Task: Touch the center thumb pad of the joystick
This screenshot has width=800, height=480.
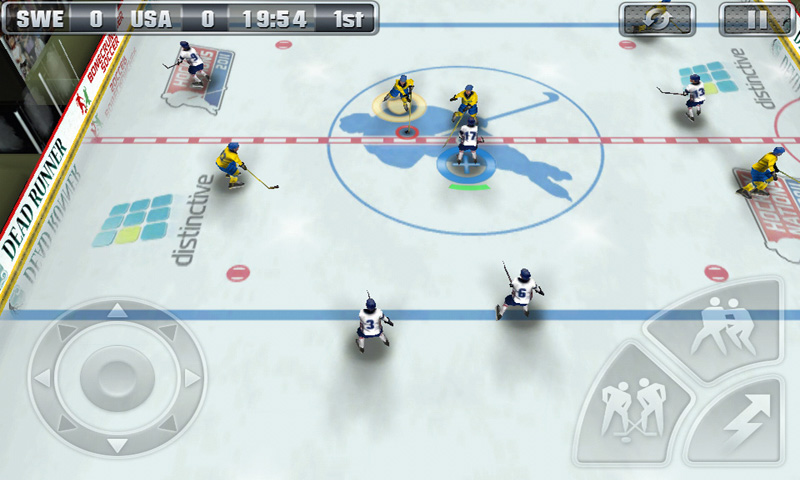Action: (117, 378)
